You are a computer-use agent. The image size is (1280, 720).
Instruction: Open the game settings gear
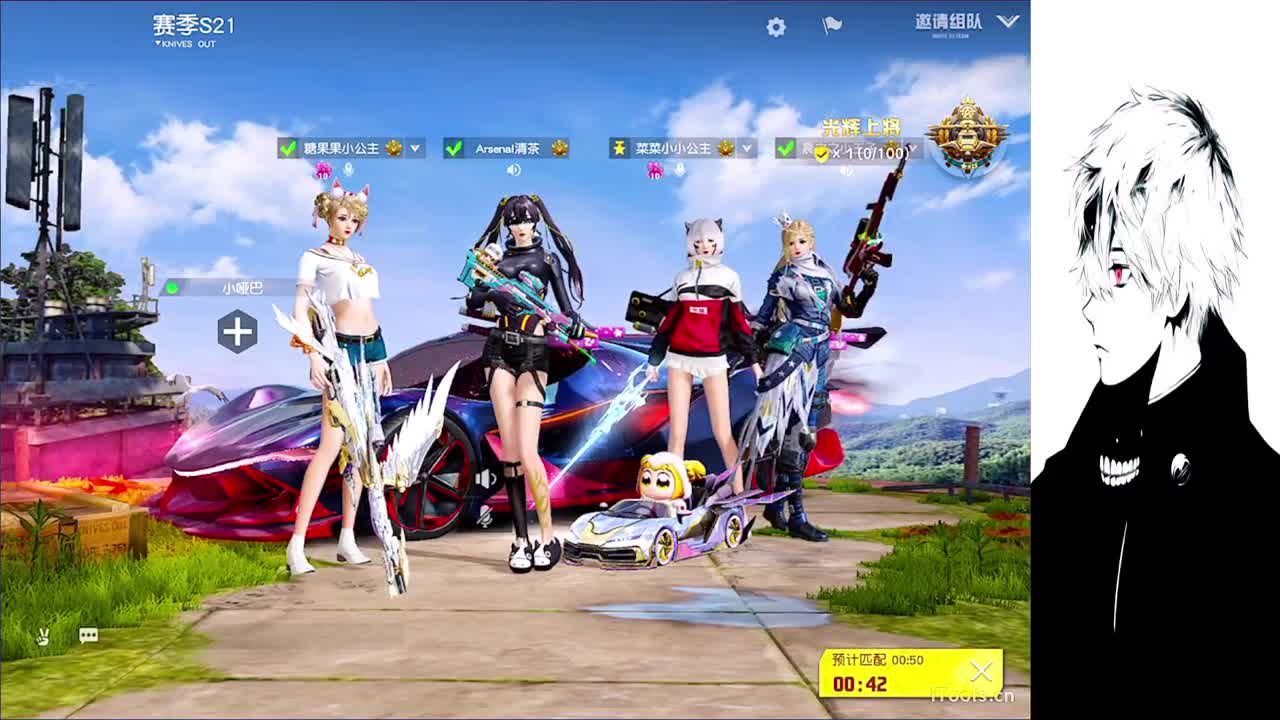click(x=776, y=27)
